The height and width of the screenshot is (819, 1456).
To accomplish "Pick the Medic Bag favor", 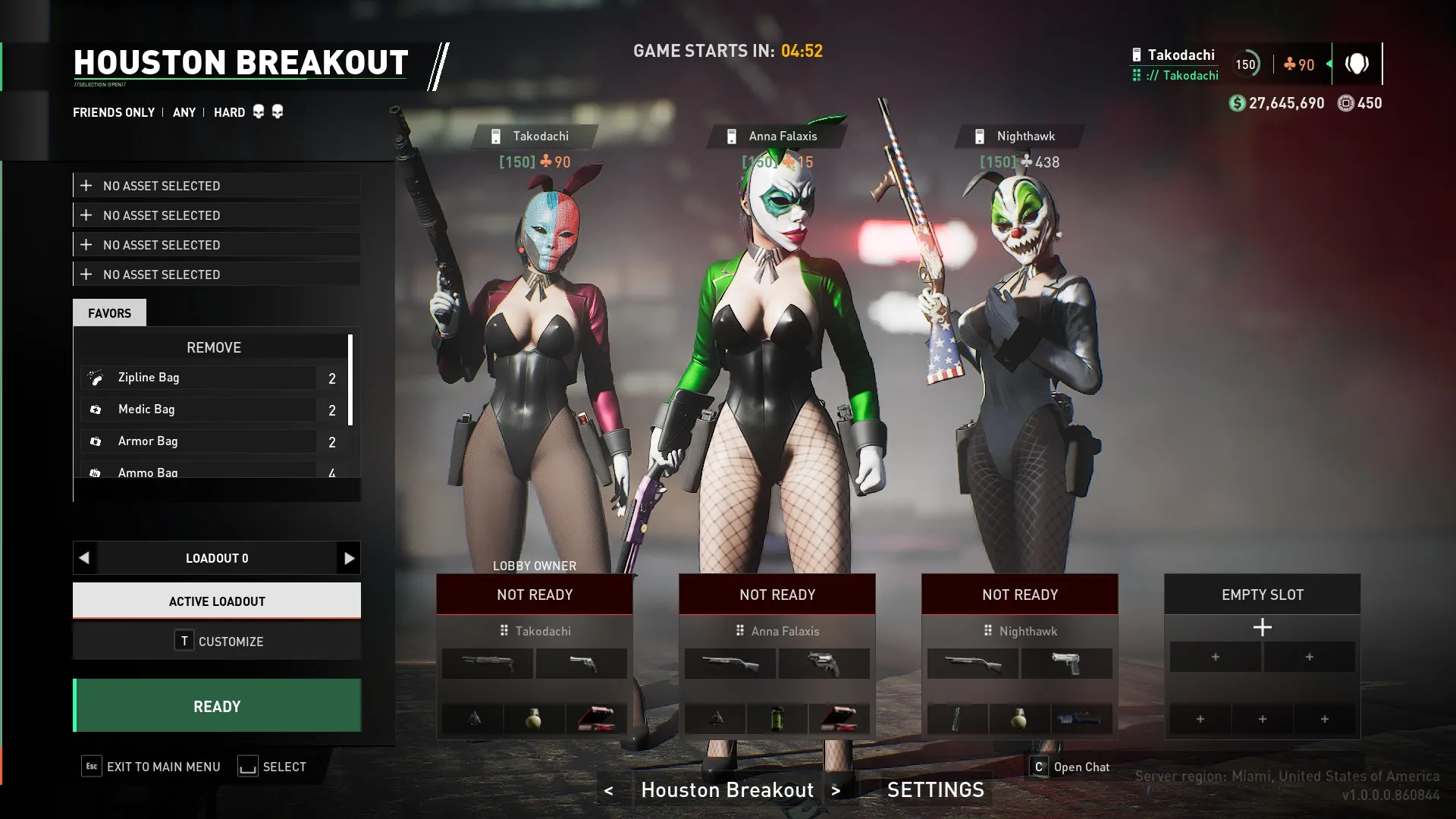I will [x=199, y=409].
